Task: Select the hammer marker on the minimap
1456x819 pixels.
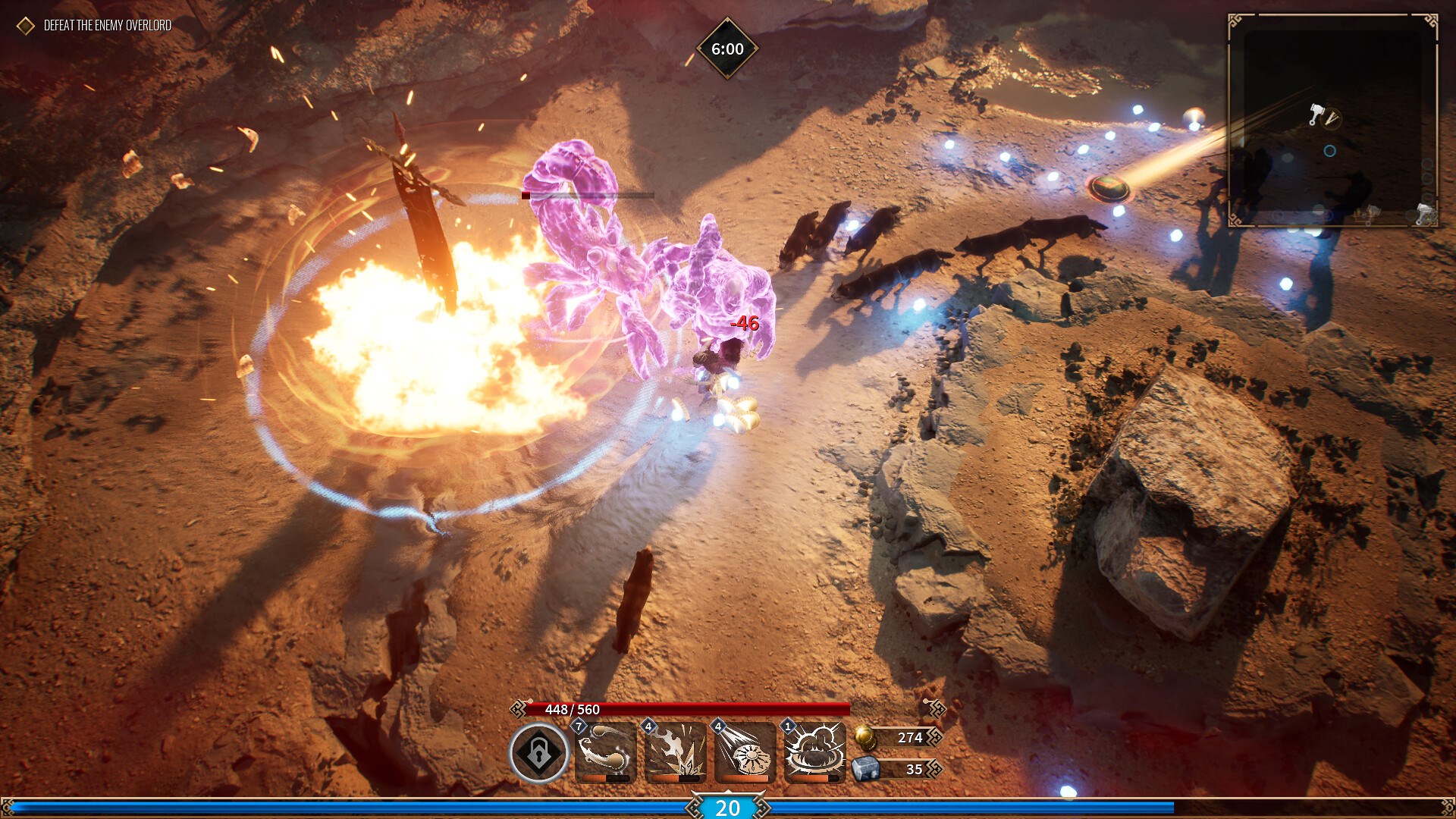Action: 1316,115
